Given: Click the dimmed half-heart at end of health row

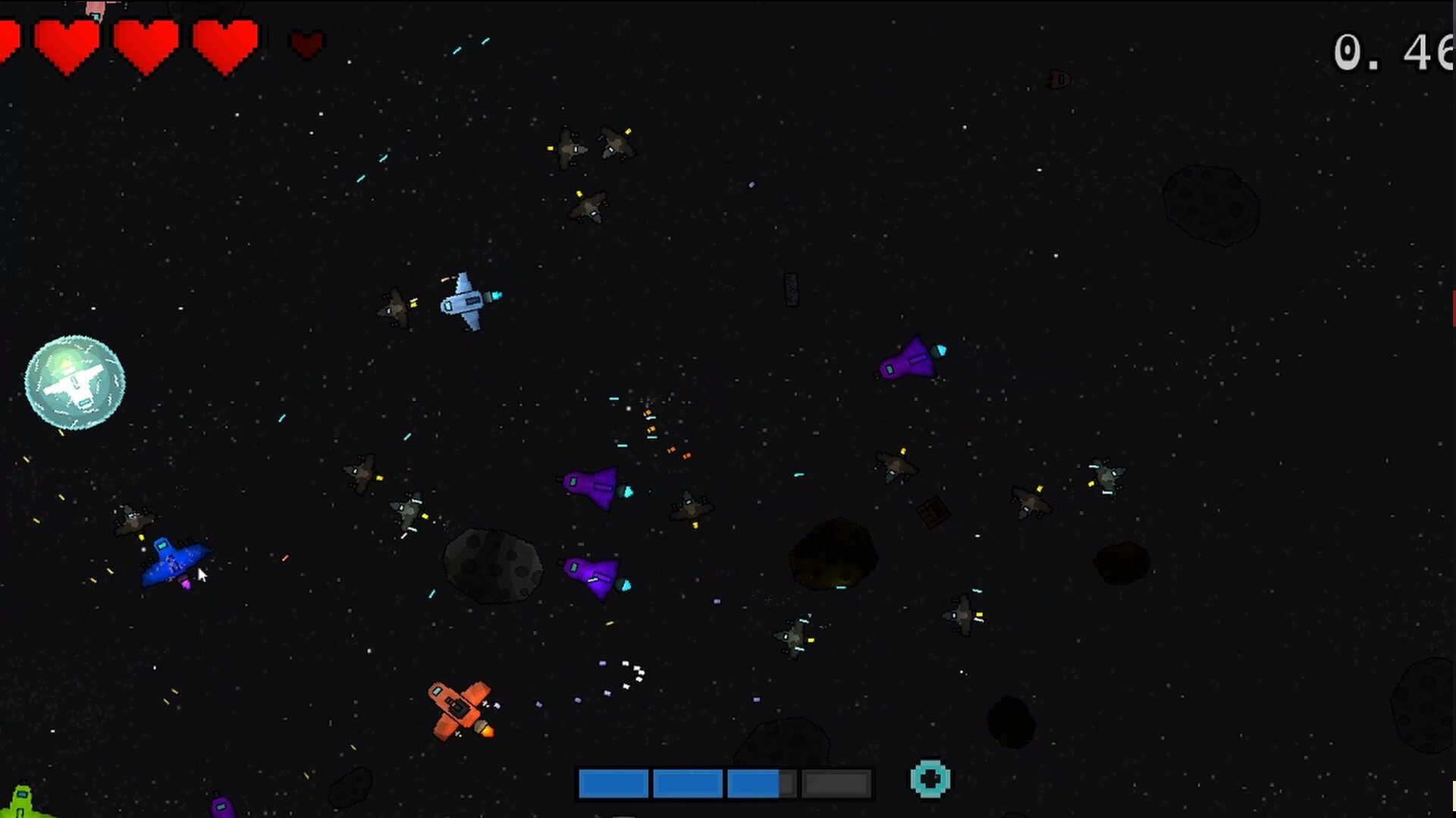Looking at the screenshot, I should click(306, 43).
